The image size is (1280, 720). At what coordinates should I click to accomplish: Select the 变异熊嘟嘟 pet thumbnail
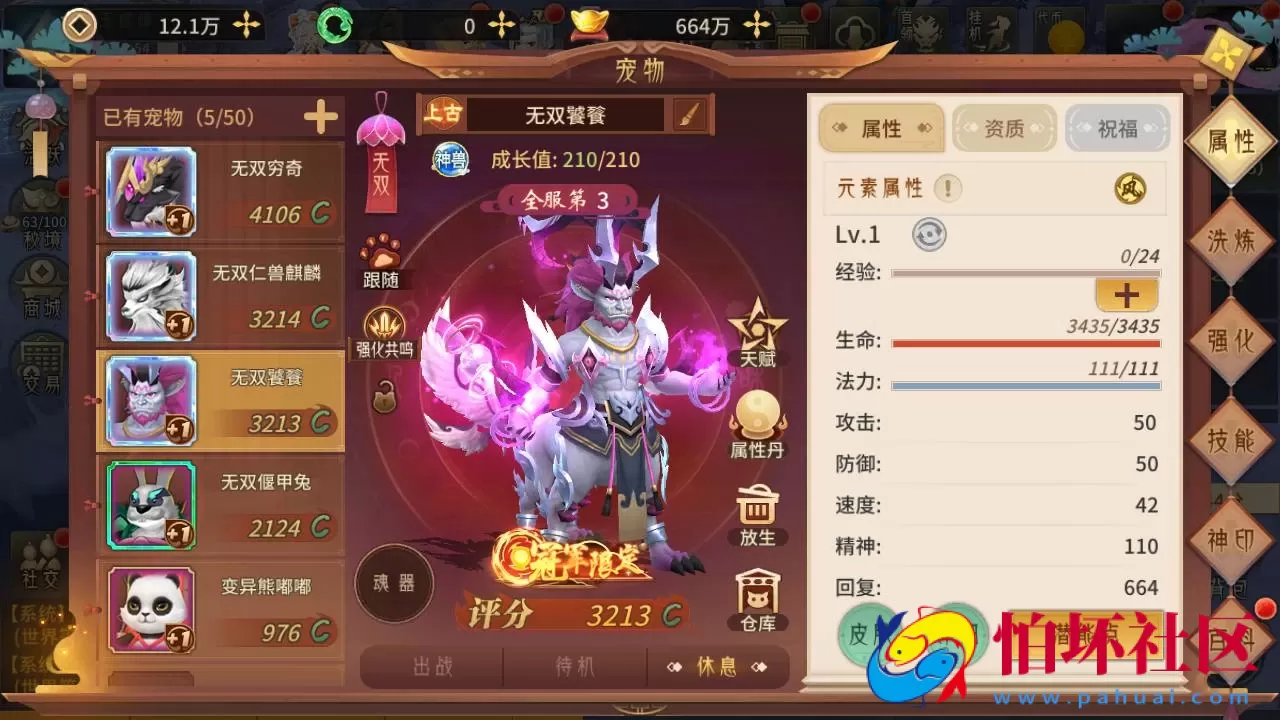152,607
